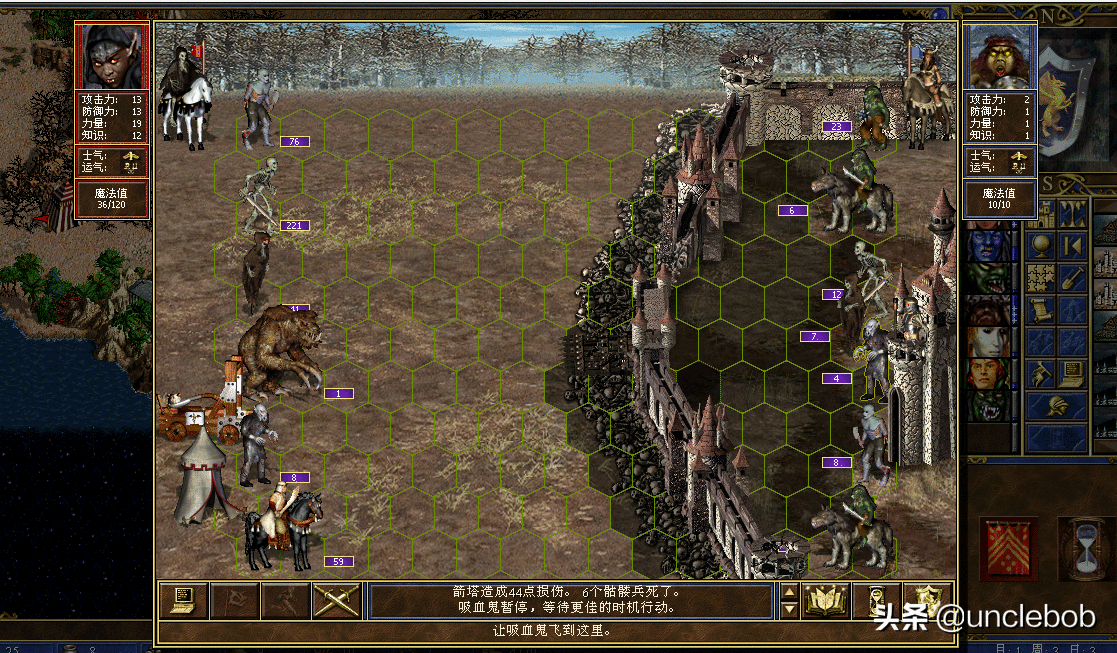The height and width of the screenshot is (653, 1117).
Task: Click the shovel dig button
Action: coord(1073,278)
